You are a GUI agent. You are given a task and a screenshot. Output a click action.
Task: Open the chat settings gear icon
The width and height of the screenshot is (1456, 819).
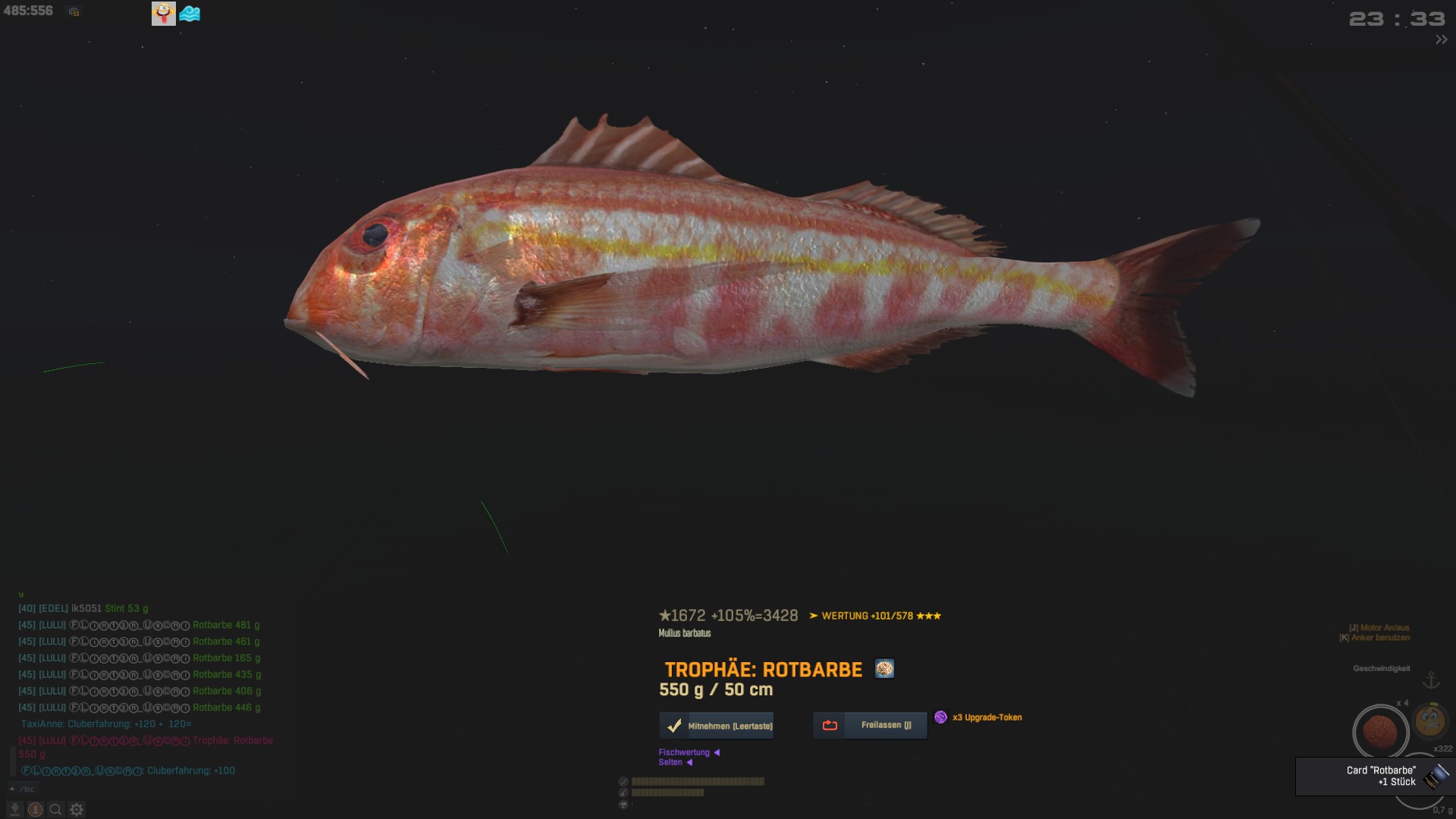coord(77,810)
